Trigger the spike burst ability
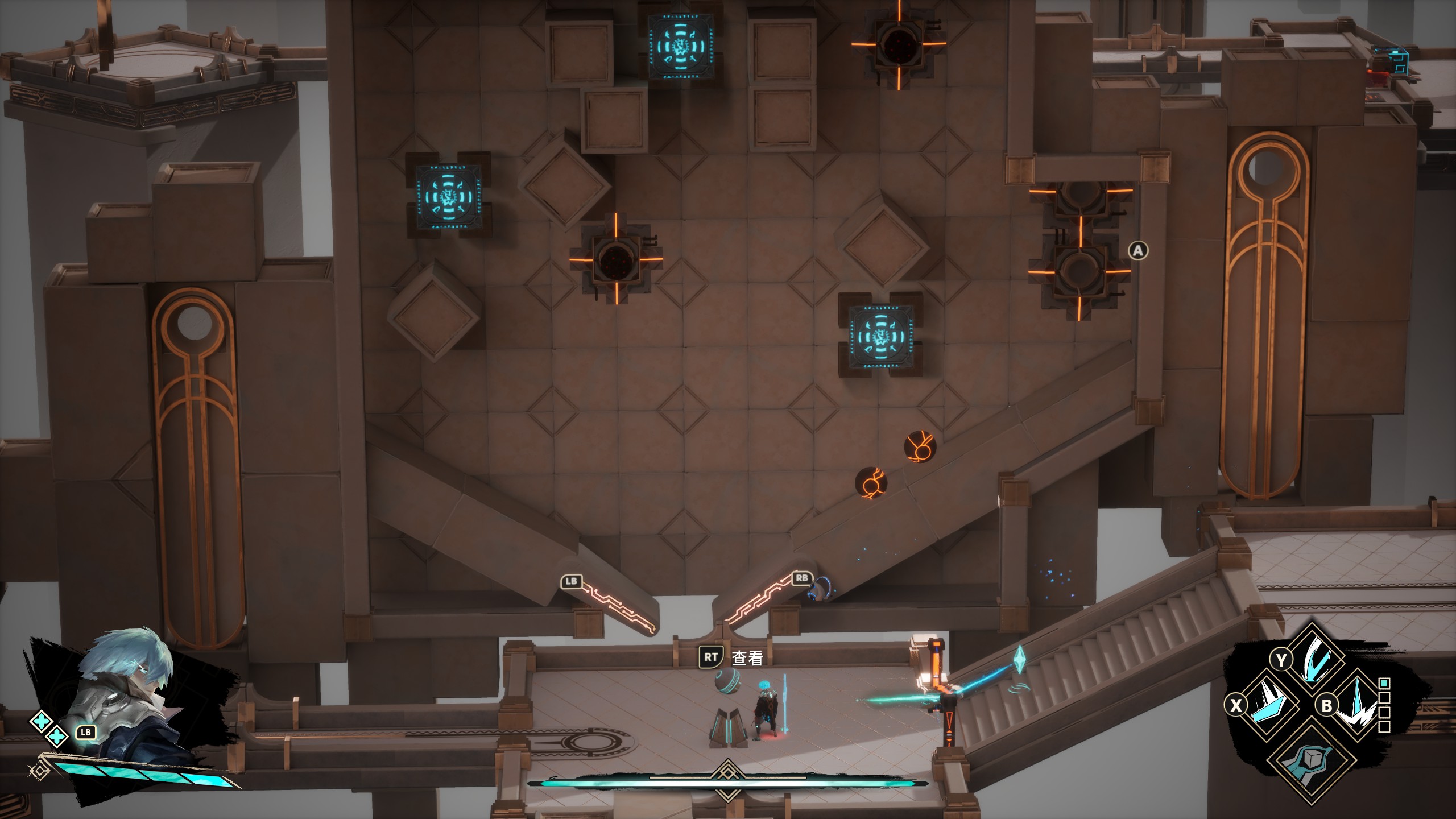 (x=1357, y=706)
